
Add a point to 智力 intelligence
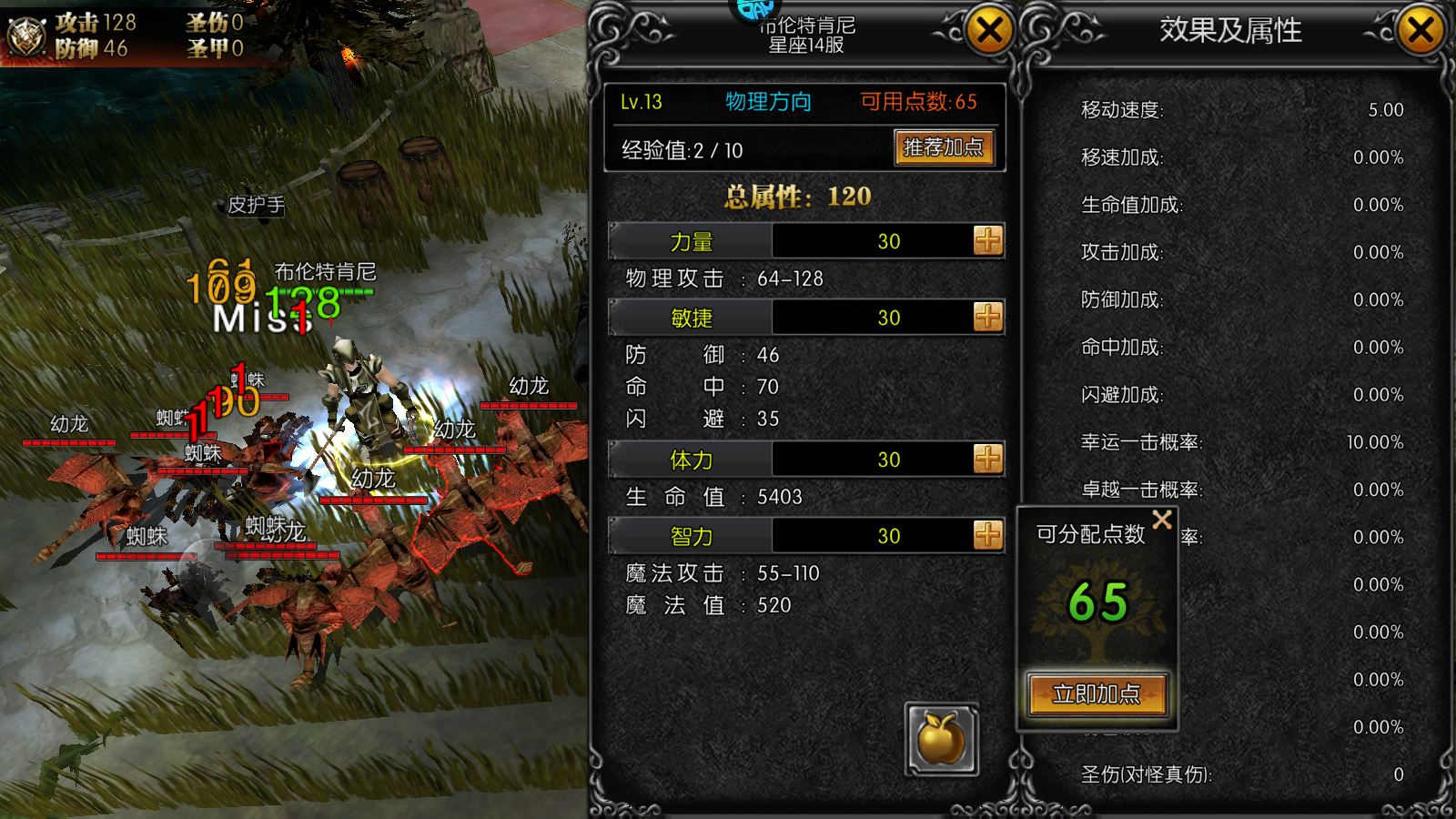coord(987,536)
